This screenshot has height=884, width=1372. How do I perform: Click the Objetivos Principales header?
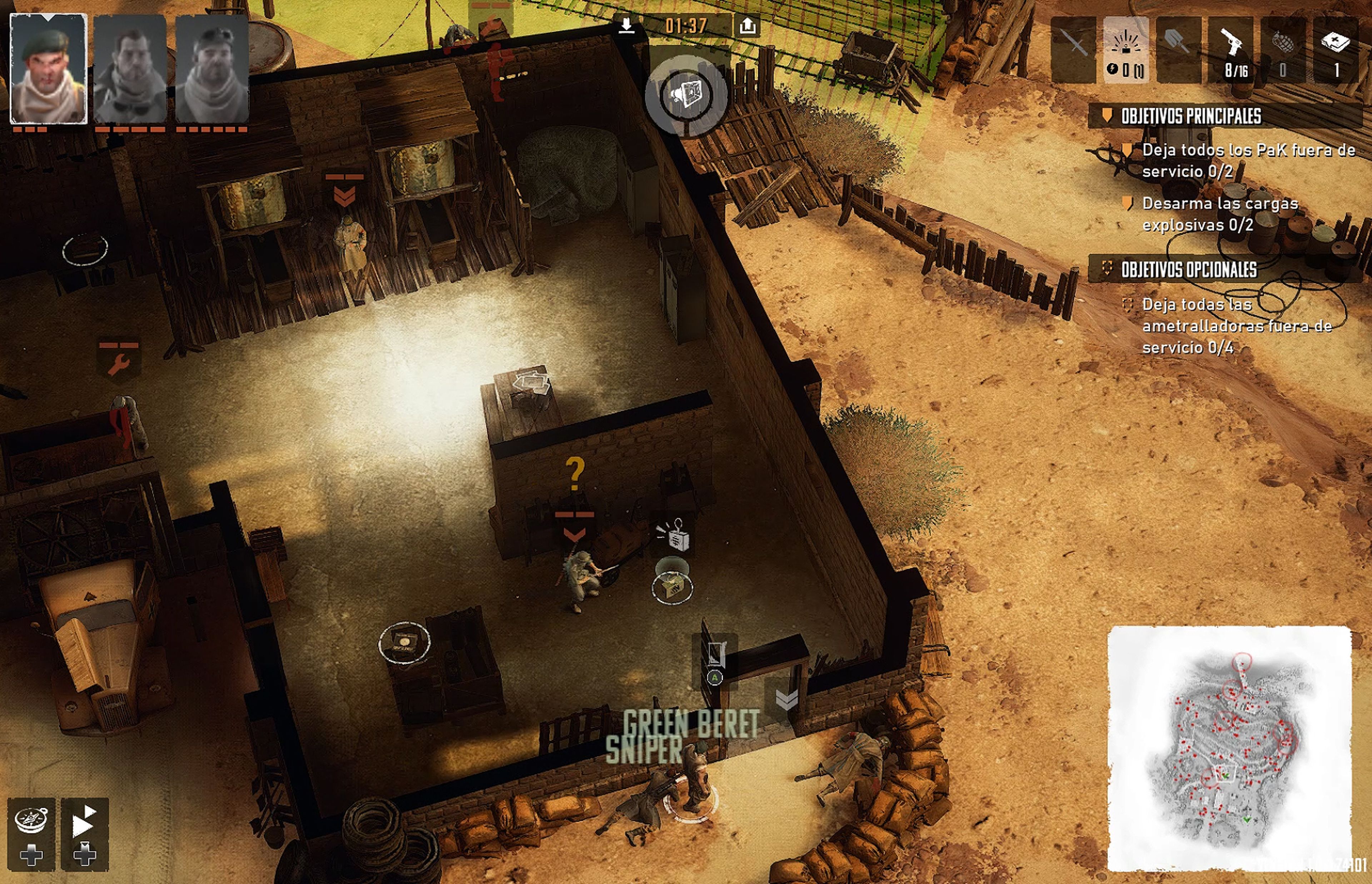(x=1190, y=116)
